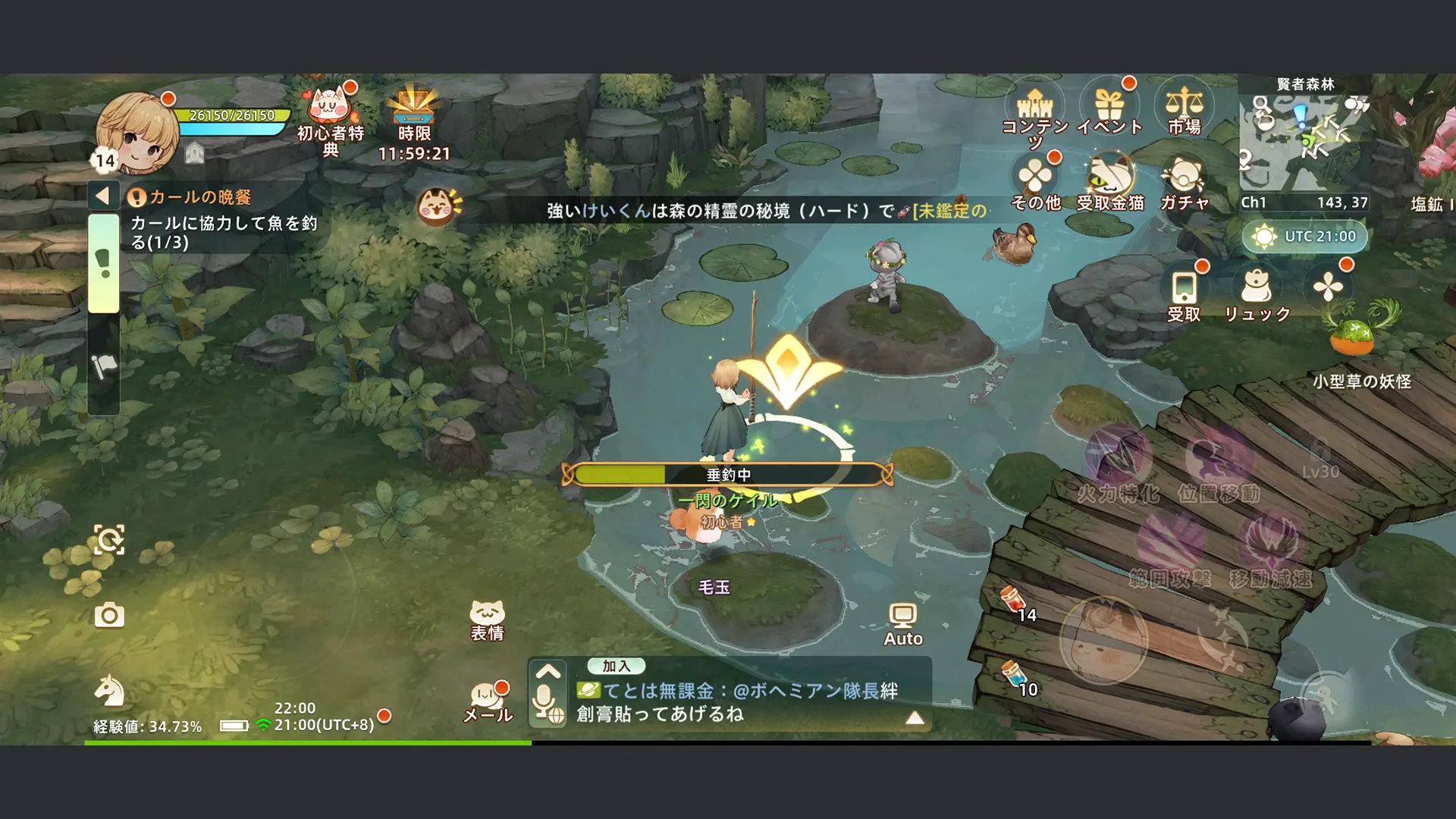This screenshot has width=1456, height=819.
Task: Open the 市場 marketplace scales icon
Action: click(x=1185, y=106)
